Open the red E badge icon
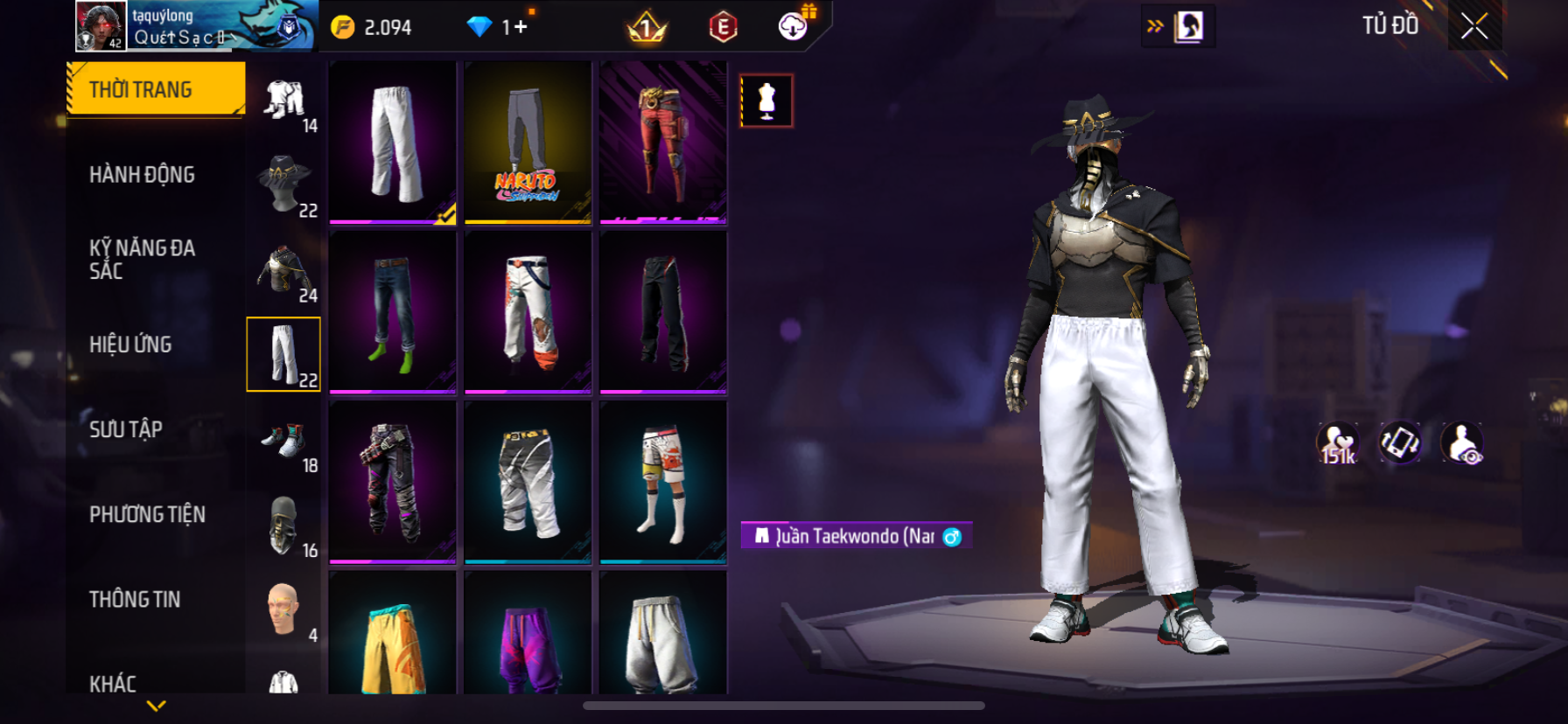The image size is (1568, 724). (723, 28)
